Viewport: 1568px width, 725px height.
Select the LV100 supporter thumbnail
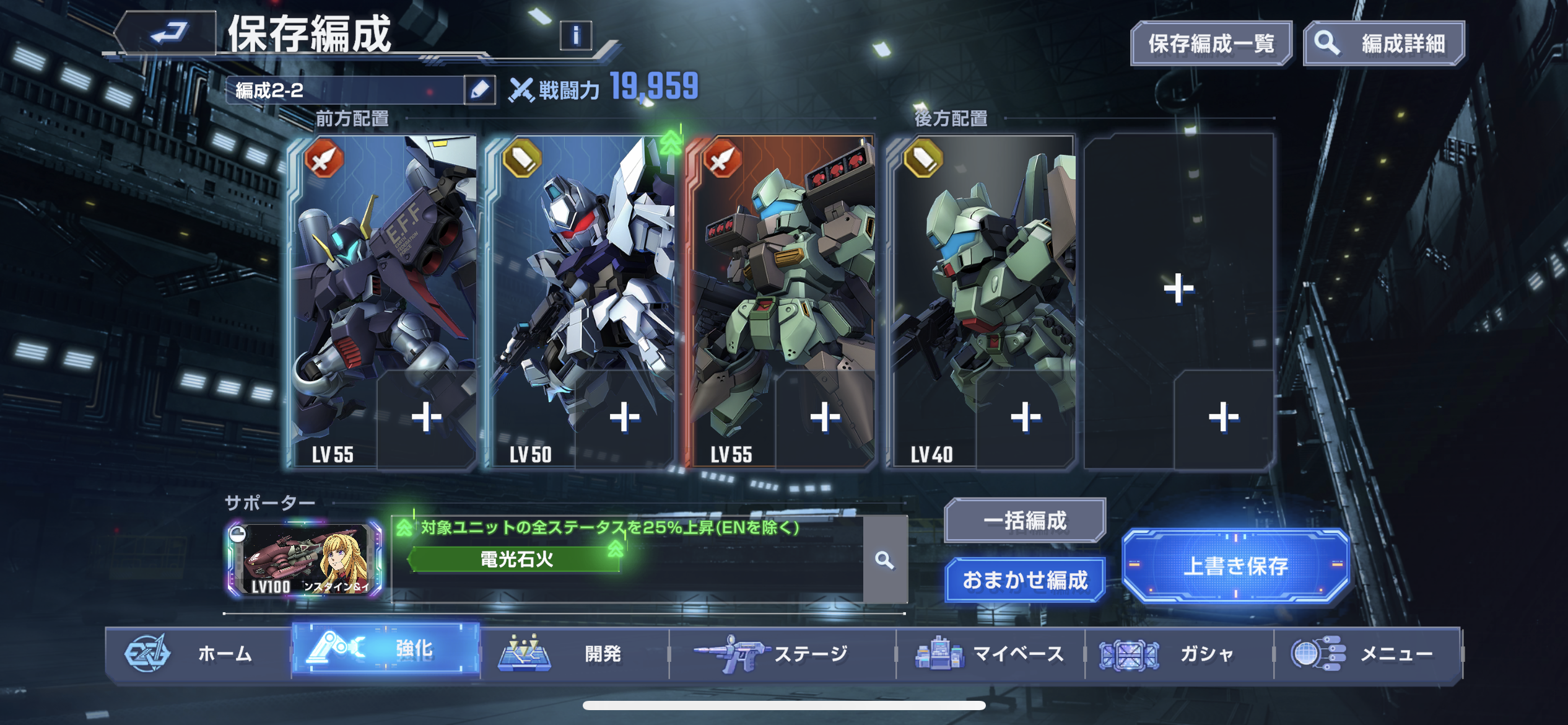coord(304,560)
